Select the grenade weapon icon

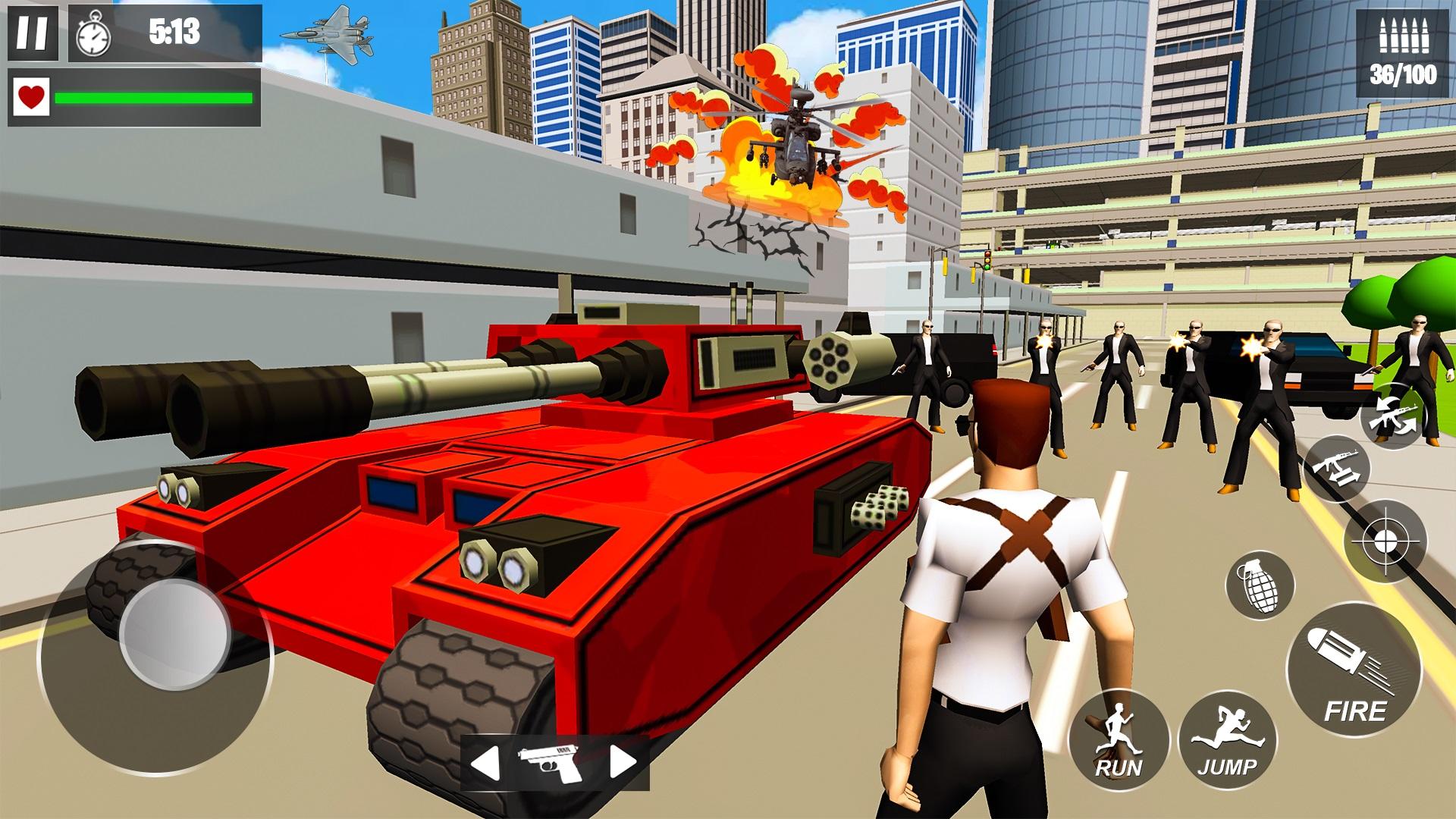tap(1260, 585)
